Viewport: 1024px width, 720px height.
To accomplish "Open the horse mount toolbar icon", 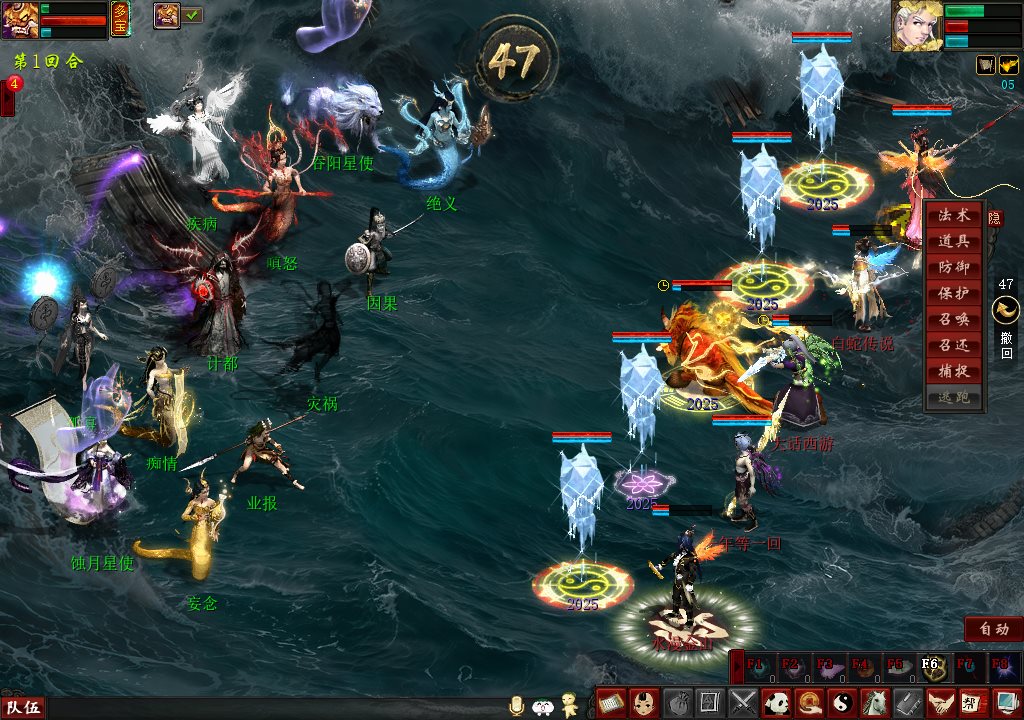I will click(872, 702).
